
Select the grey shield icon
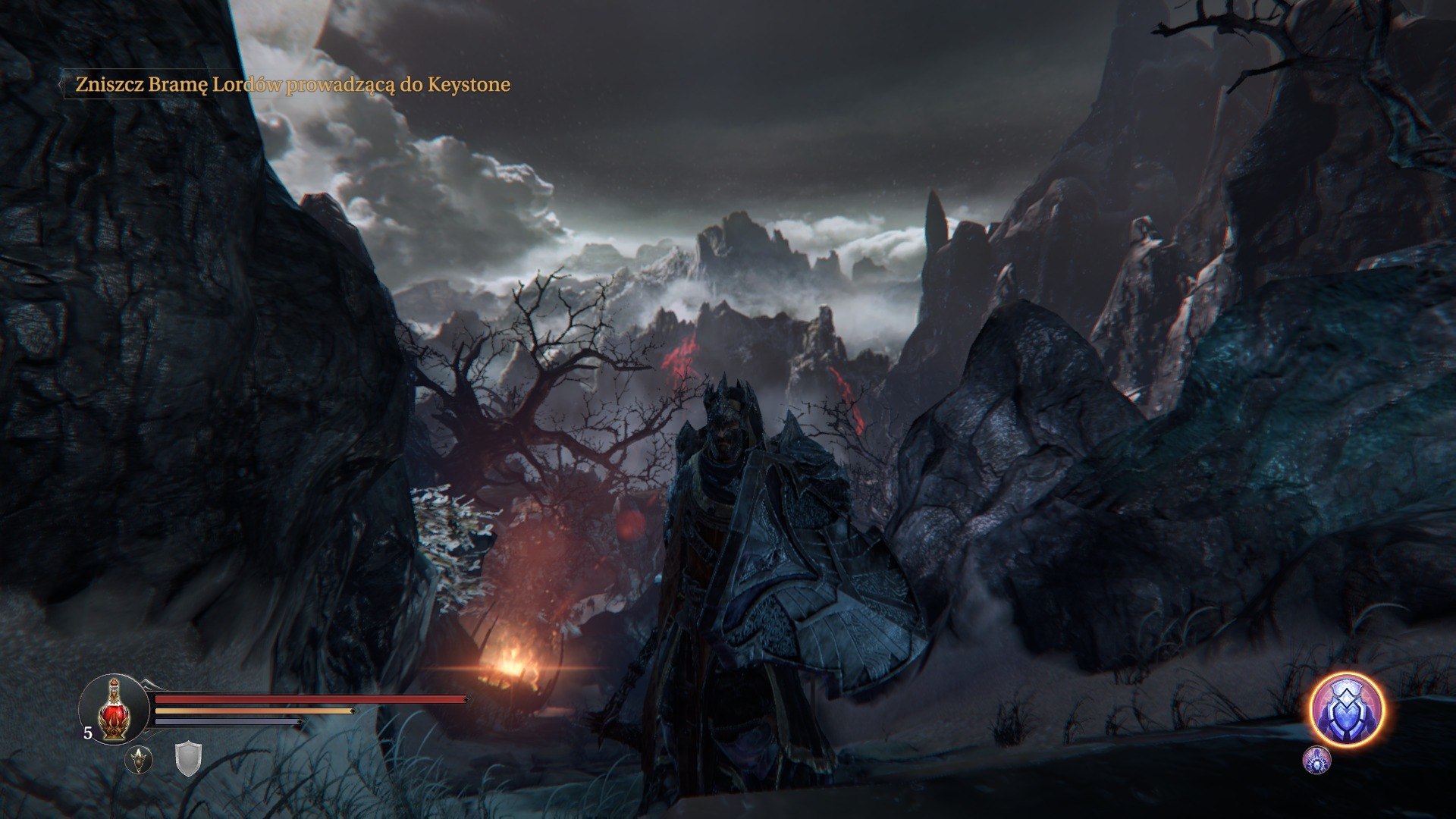[188, 758]
